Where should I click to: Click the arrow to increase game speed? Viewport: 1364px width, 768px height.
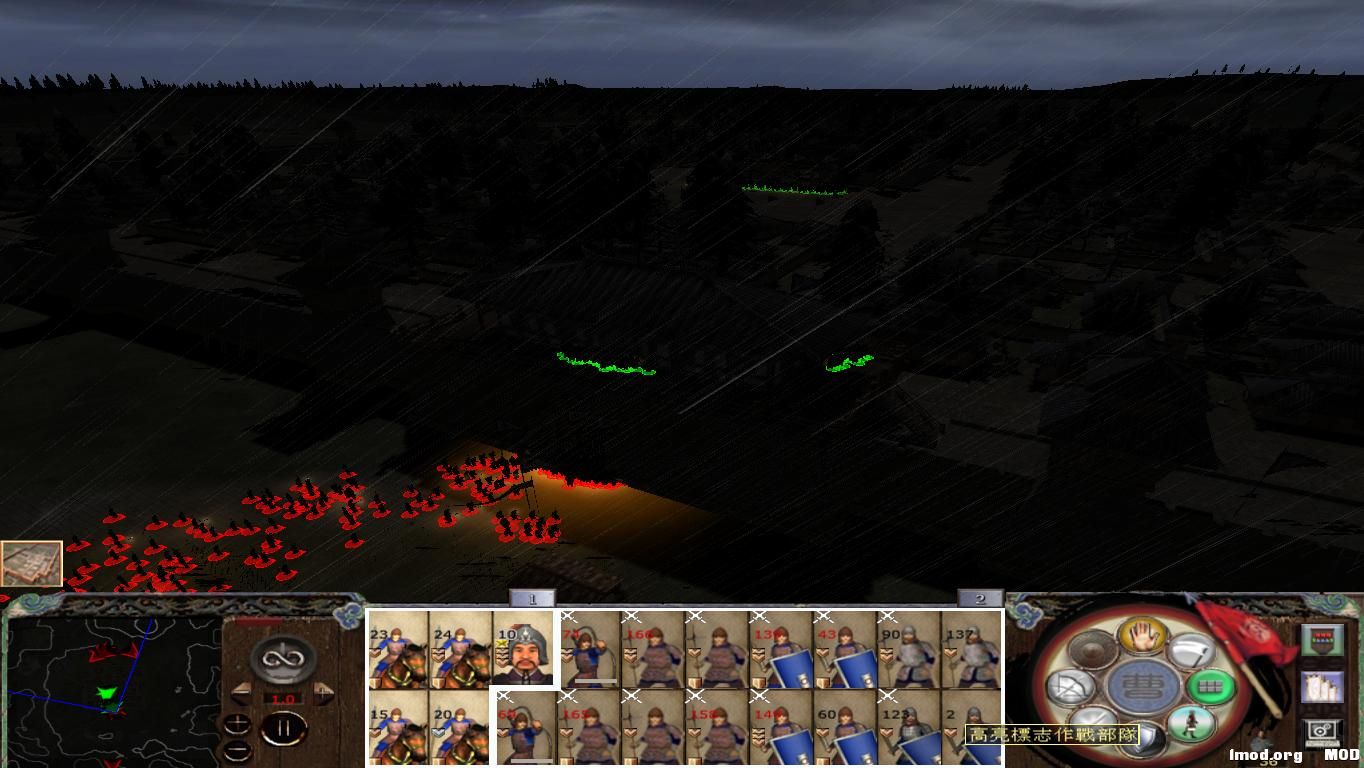click(322, 693)
